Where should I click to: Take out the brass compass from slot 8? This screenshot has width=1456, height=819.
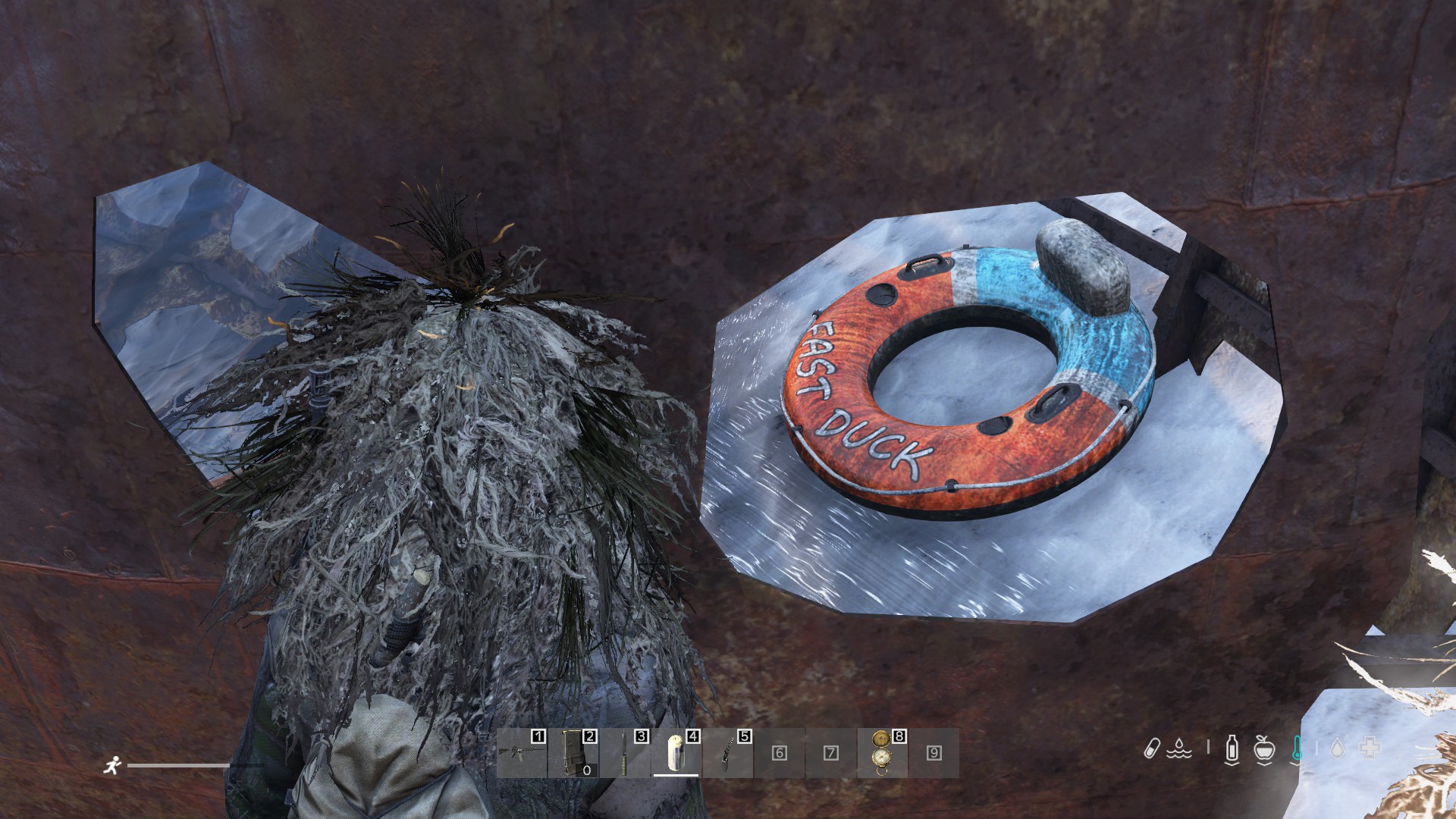(882, 753)
